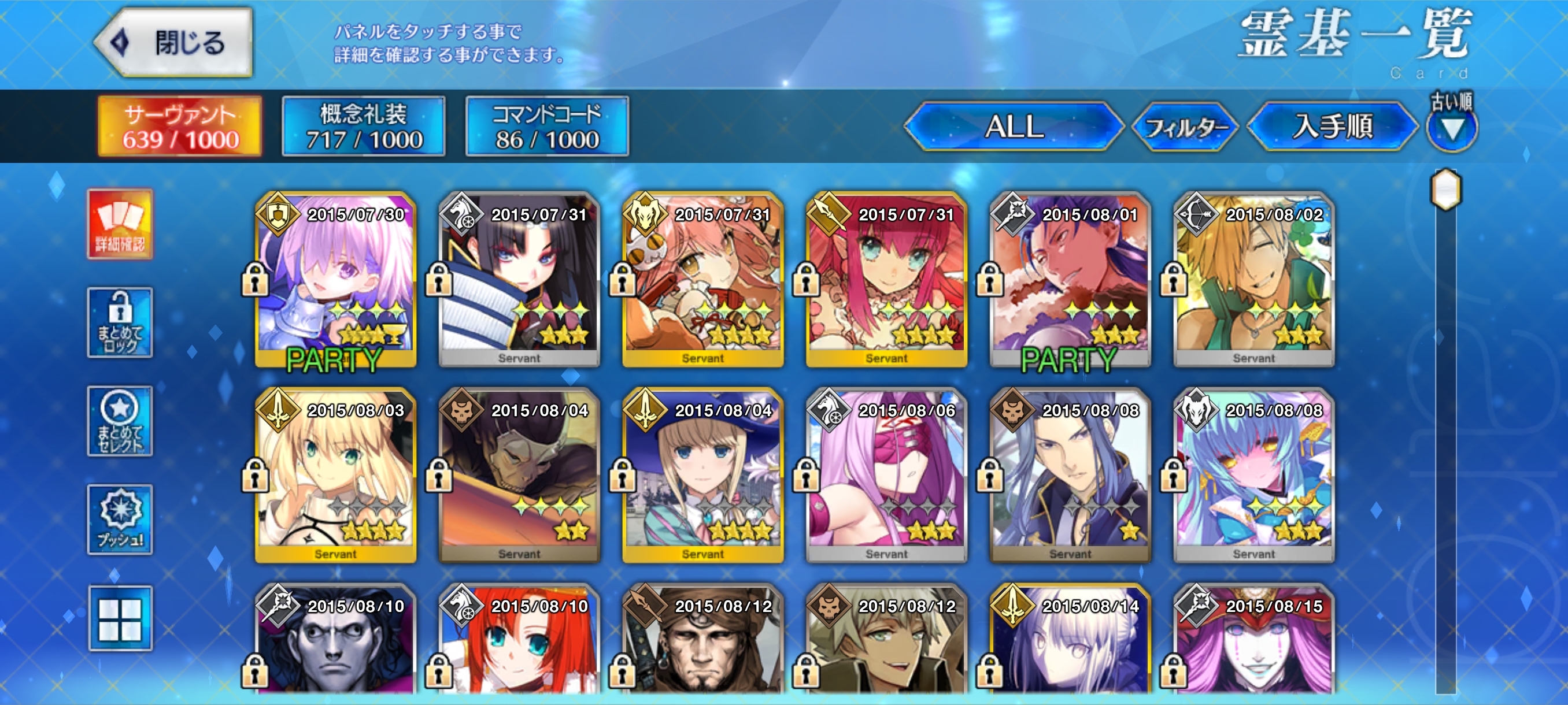Viewport: 1568px width, 705px height.
Task: Open the 2015/08/02 blond archer servant card
Action: [1254, 280]
